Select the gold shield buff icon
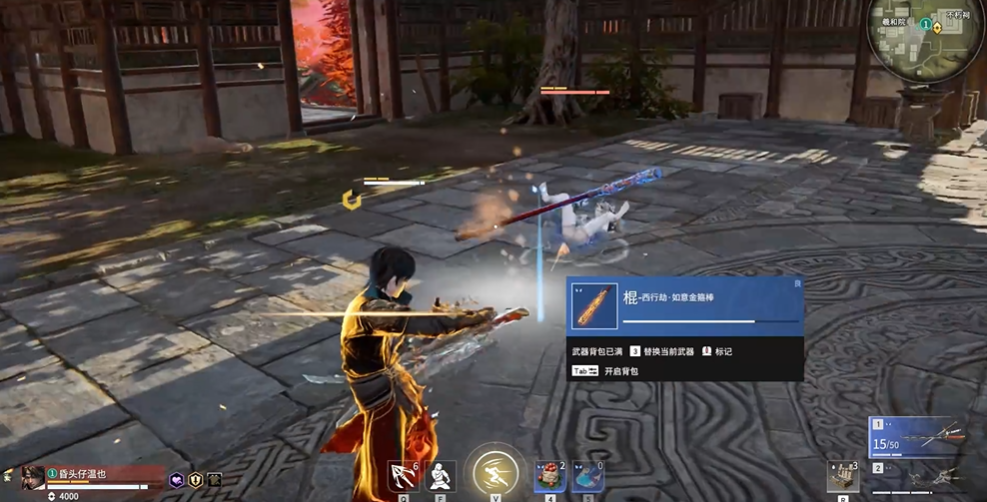 196,480
